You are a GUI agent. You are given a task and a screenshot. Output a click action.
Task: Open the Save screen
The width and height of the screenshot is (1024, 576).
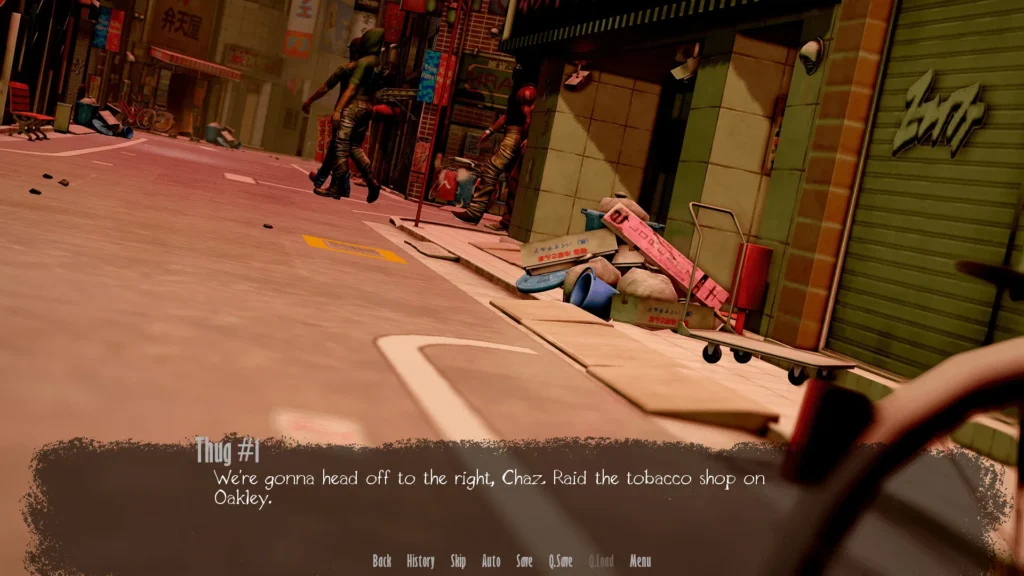524,561
